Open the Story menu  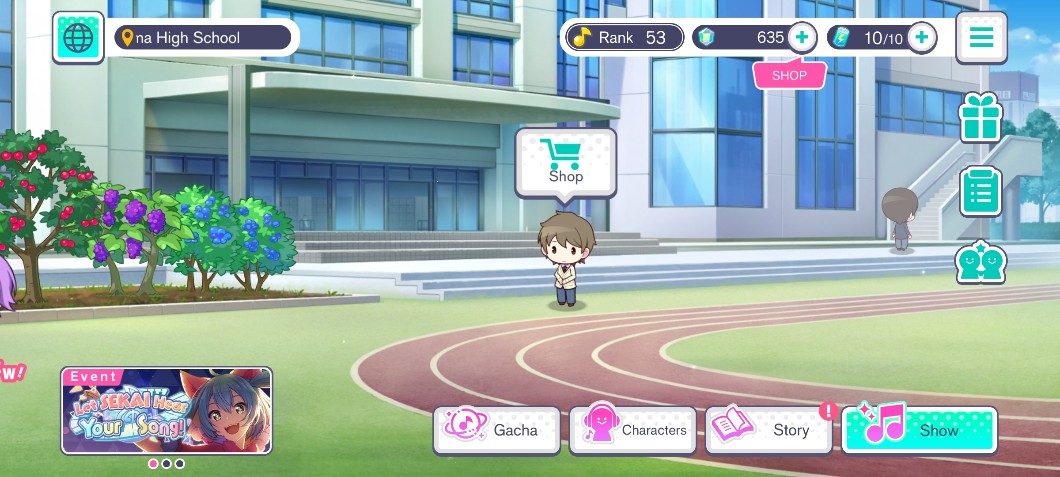click(x=768, y=430)
